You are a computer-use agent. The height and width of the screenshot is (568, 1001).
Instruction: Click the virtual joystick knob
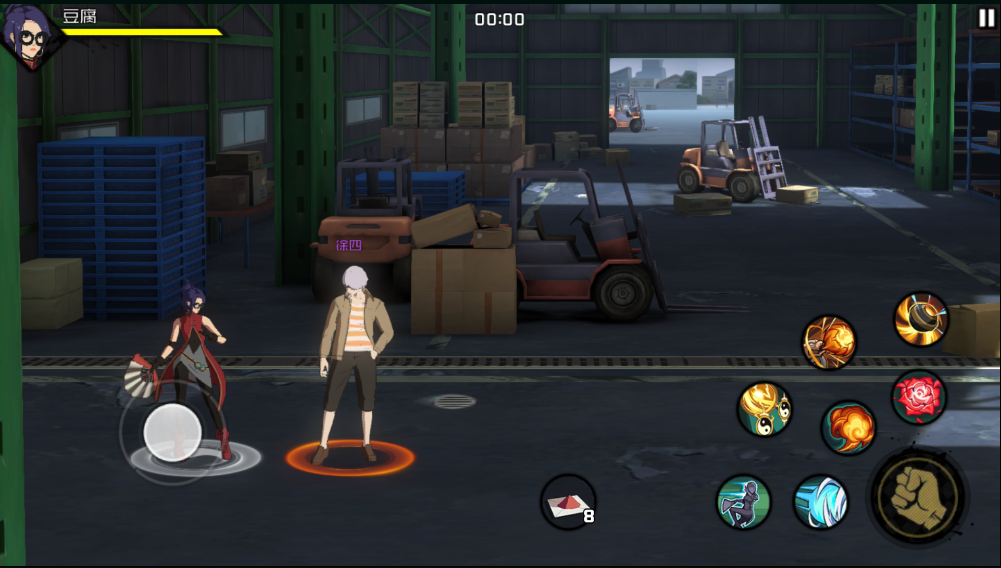[x=173, y=432]
